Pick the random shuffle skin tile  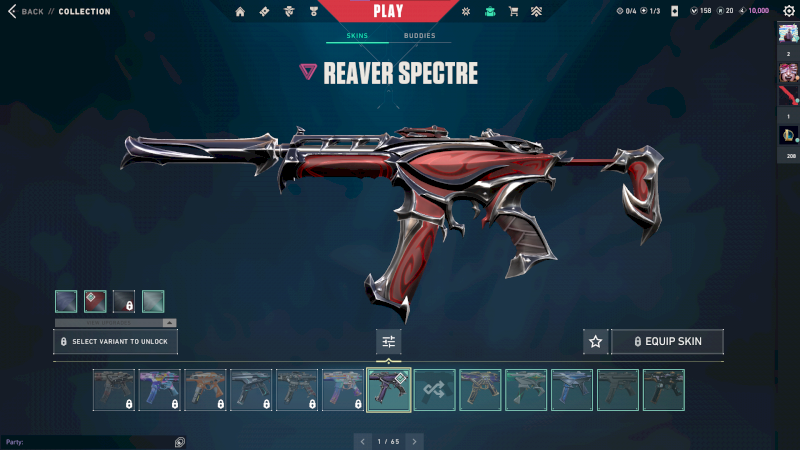click(x=435, y=390)
